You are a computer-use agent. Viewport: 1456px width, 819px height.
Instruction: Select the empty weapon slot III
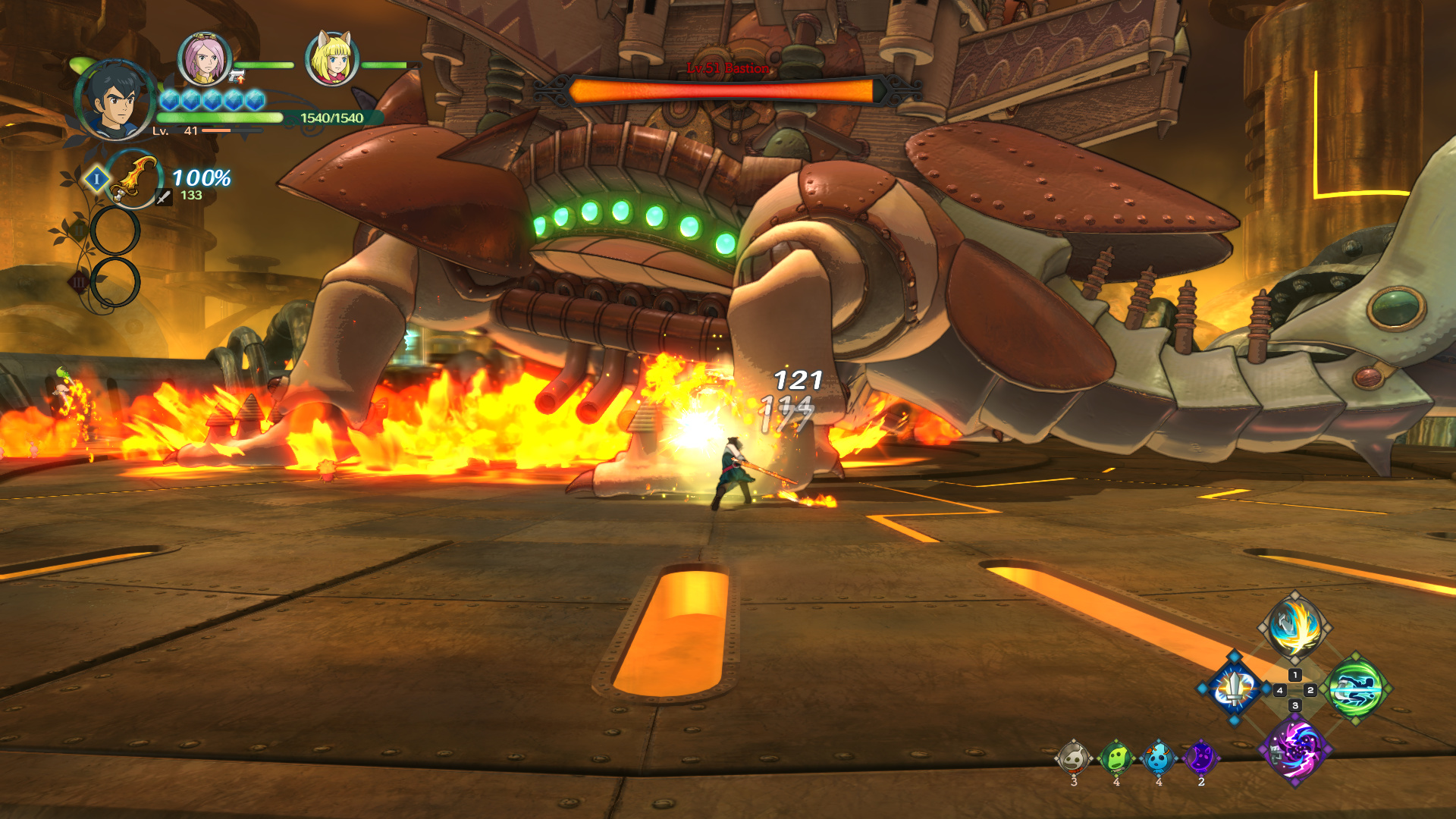pyautogui.click(x=115, y=282)
